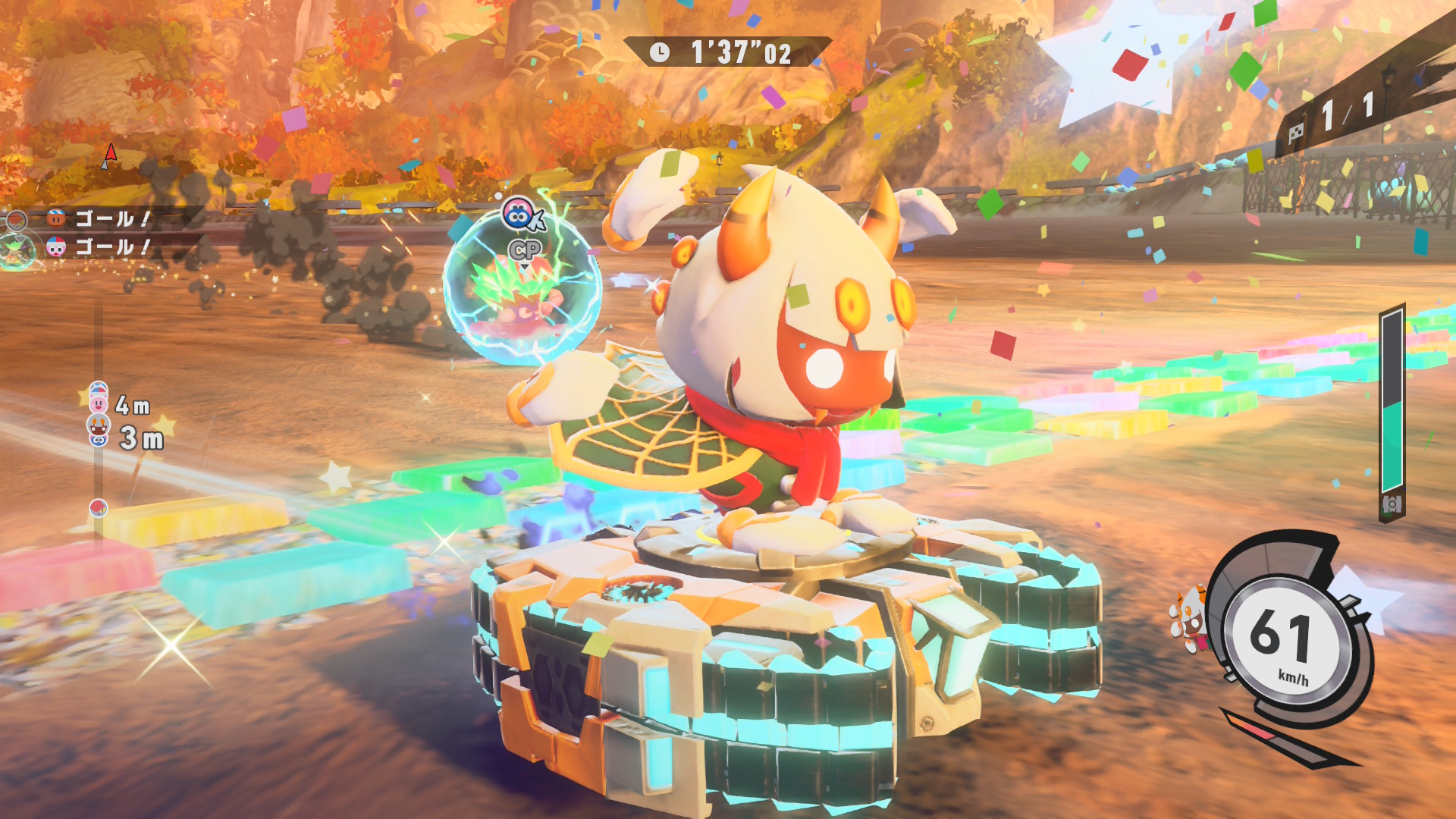Click the red-capped rider marker at track bottom

click(99, 507)
